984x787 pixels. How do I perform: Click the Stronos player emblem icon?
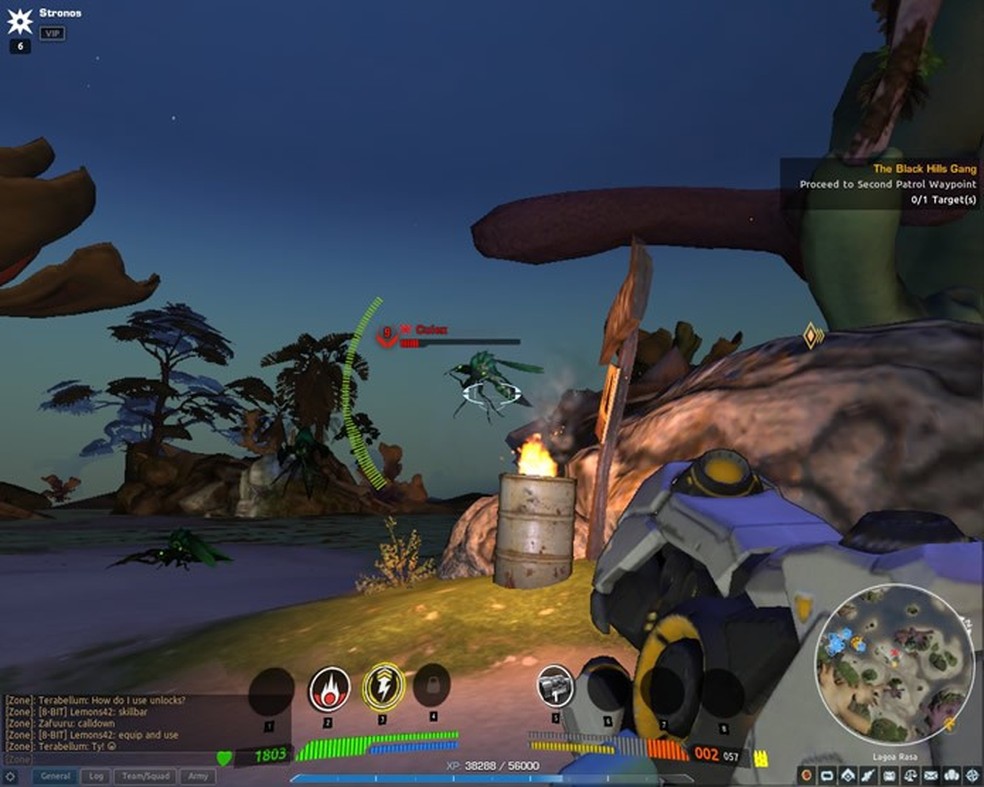(x=21, y=17)
